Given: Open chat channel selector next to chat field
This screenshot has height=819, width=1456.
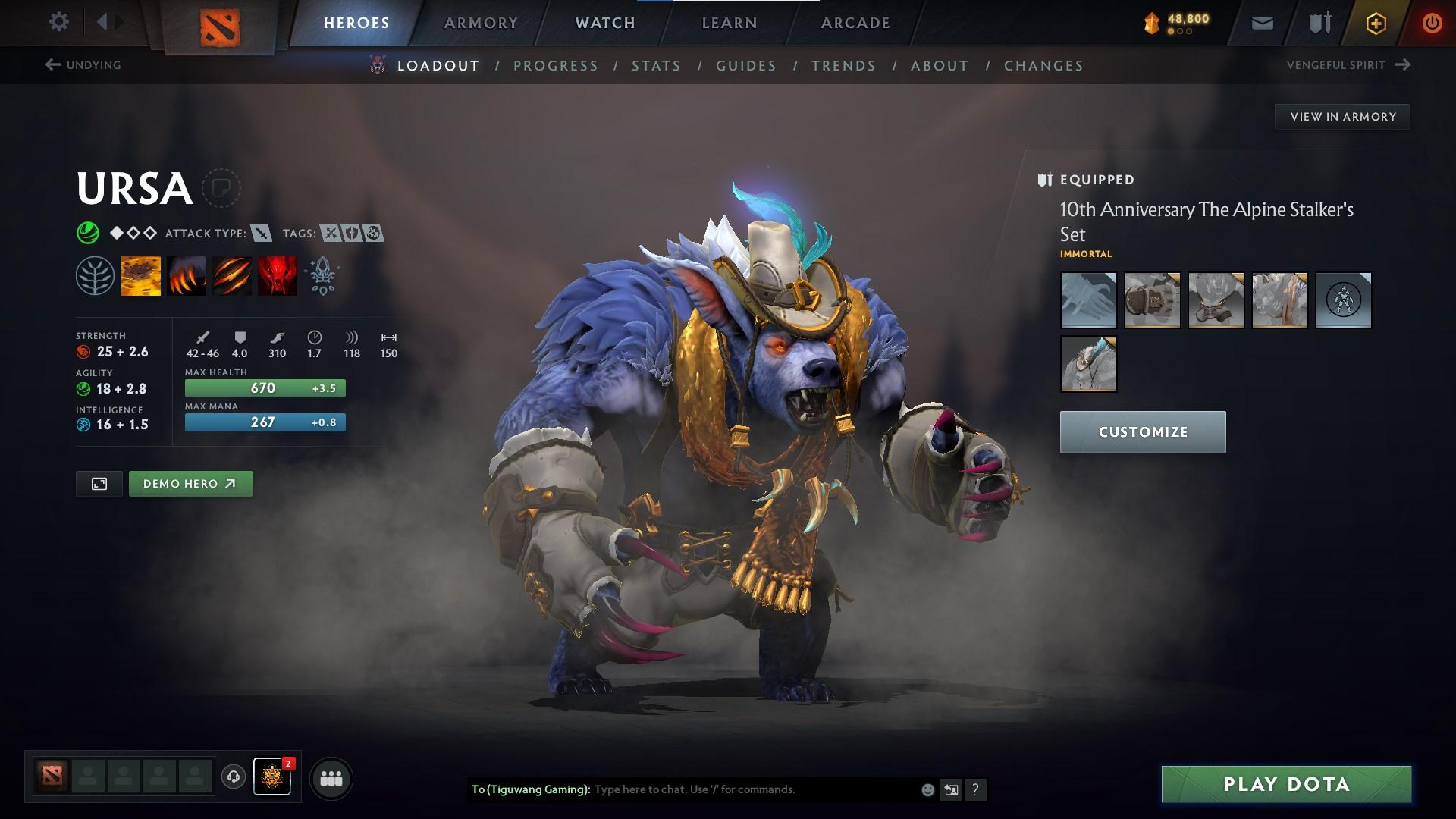Looking at the screenshot, I should pyautogui.click(x=951, y=789).
